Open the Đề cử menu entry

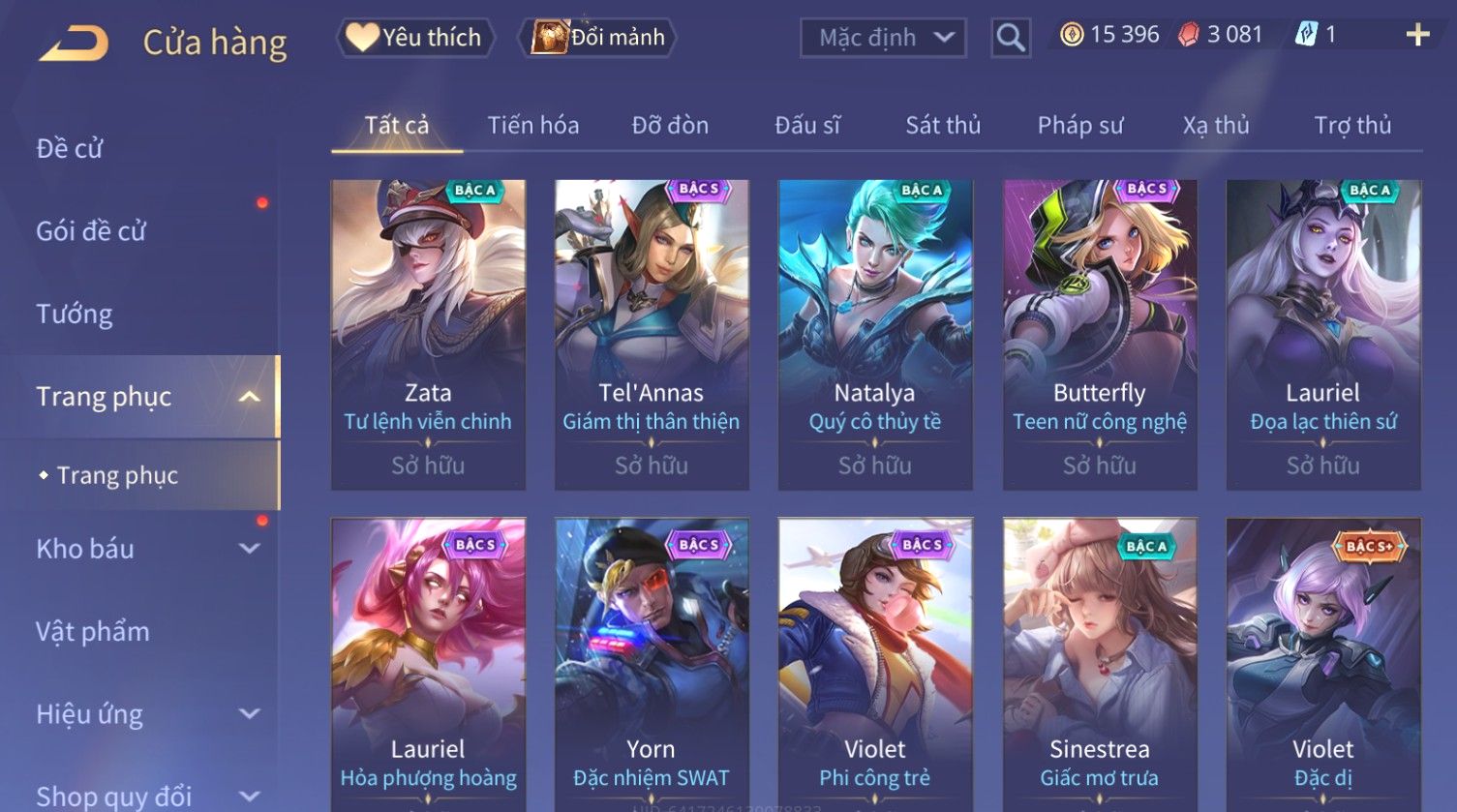tap(70, 148)
